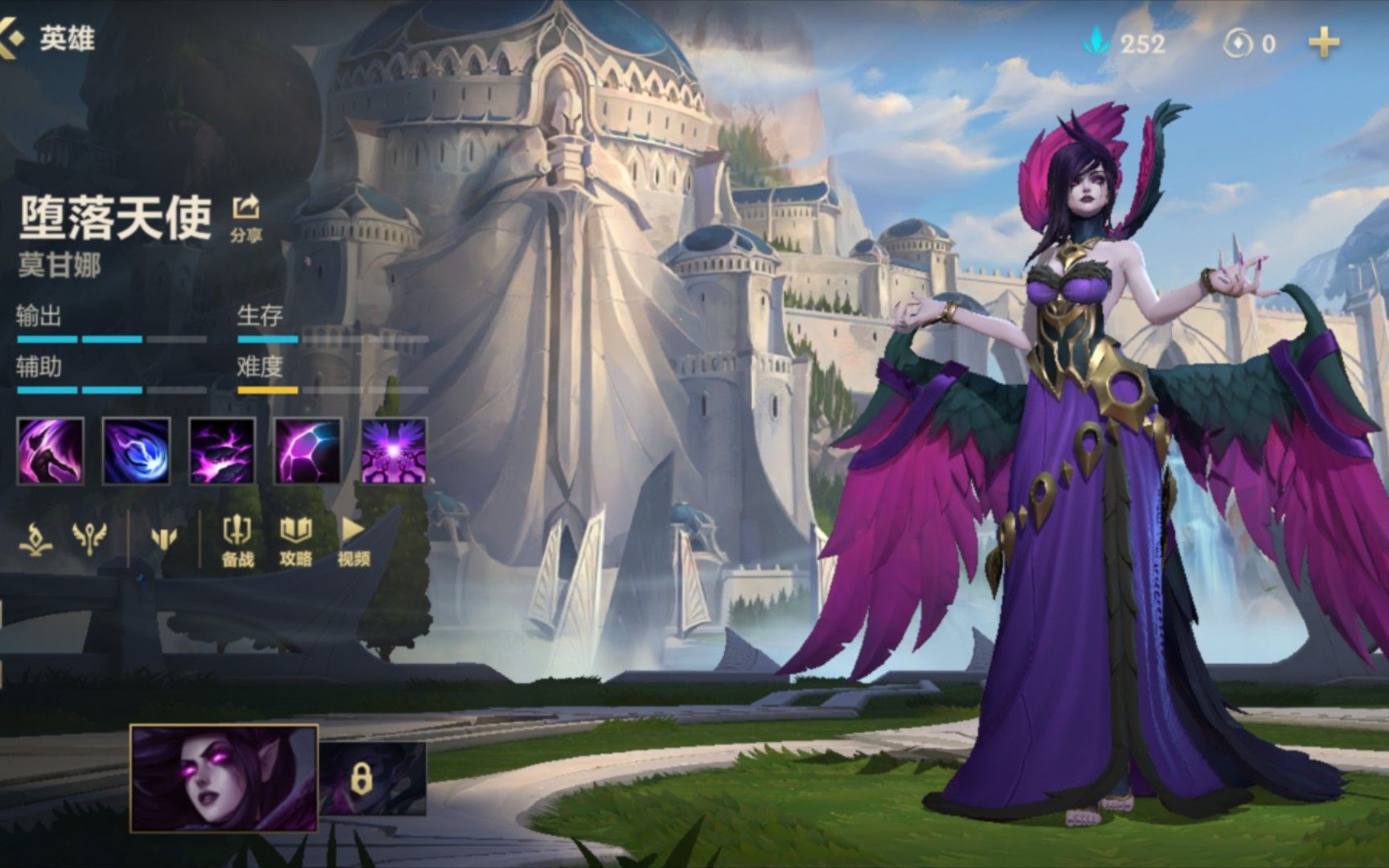Choose the locked skin thumbnail
This screenshot has width=1389, height=868.
(372, 778)
